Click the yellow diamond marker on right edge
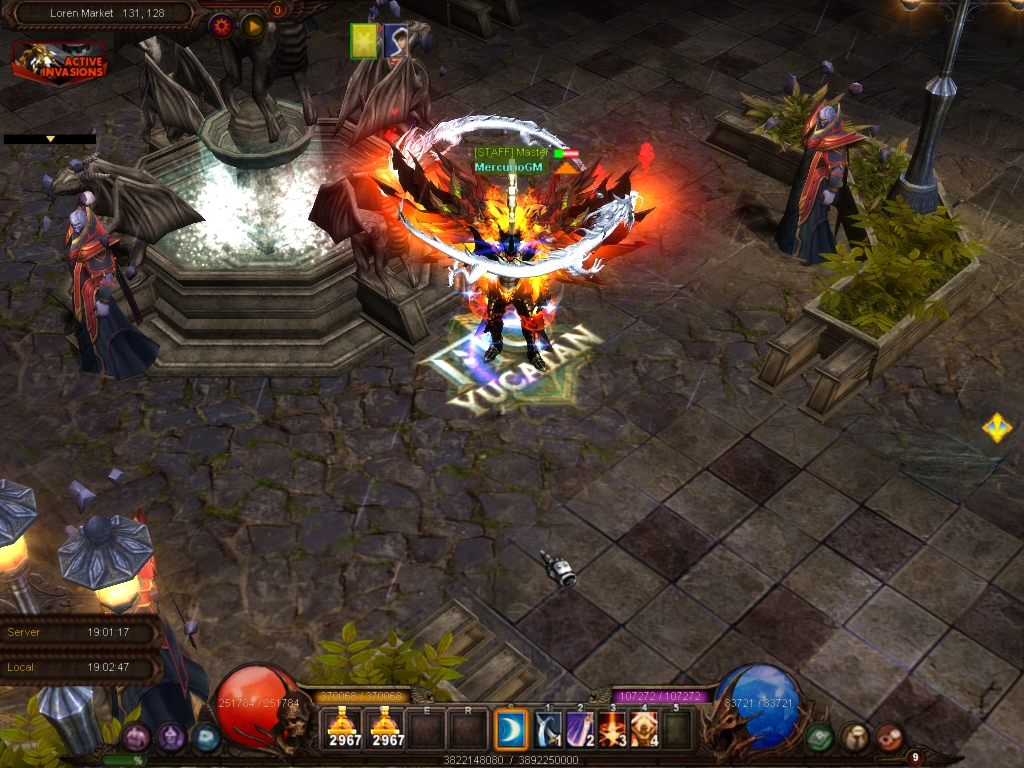 (x=996, y=428)
